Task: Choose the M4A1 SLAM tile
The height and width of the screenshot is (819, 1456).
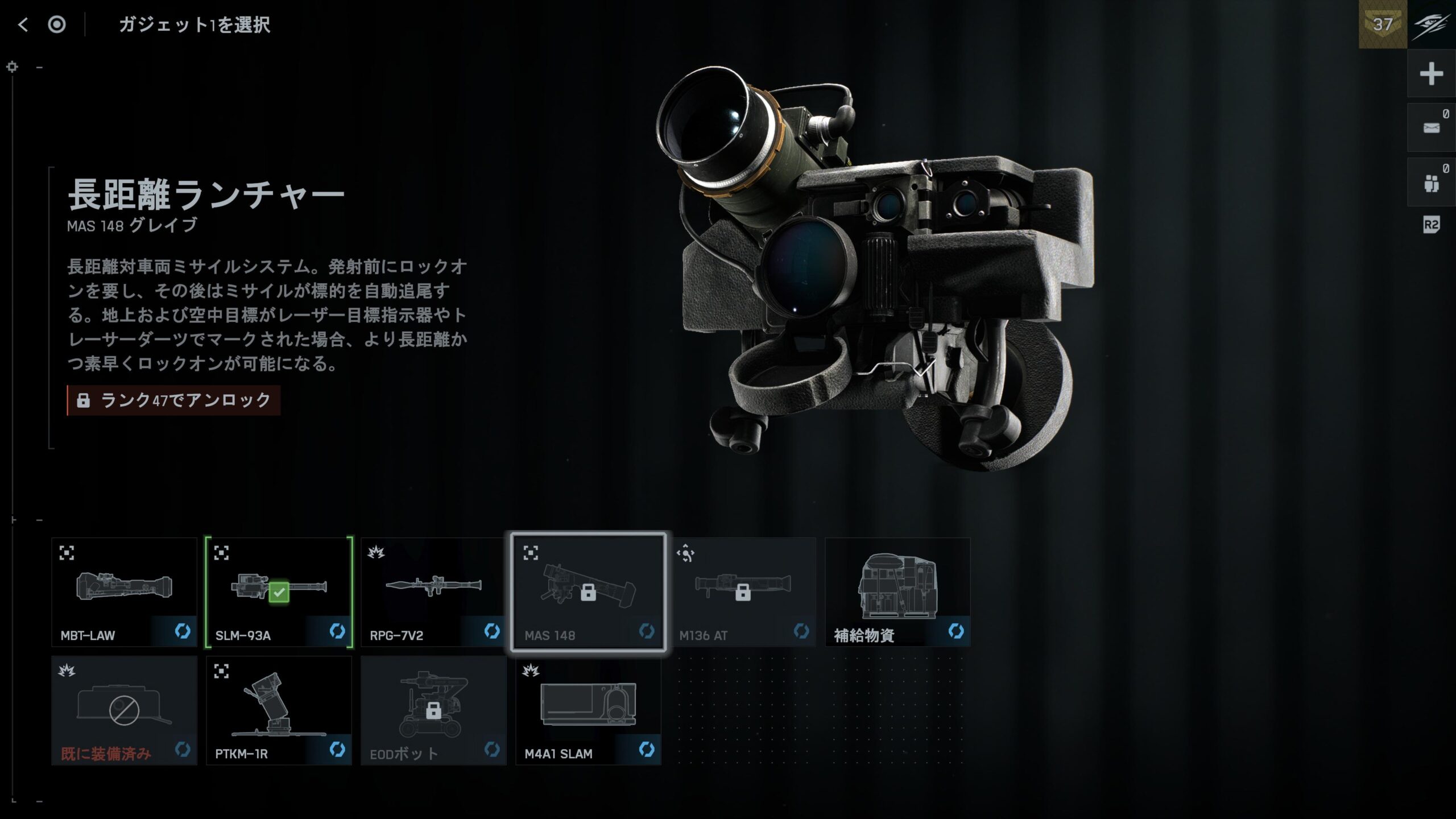Action: (x=588, y=710)
